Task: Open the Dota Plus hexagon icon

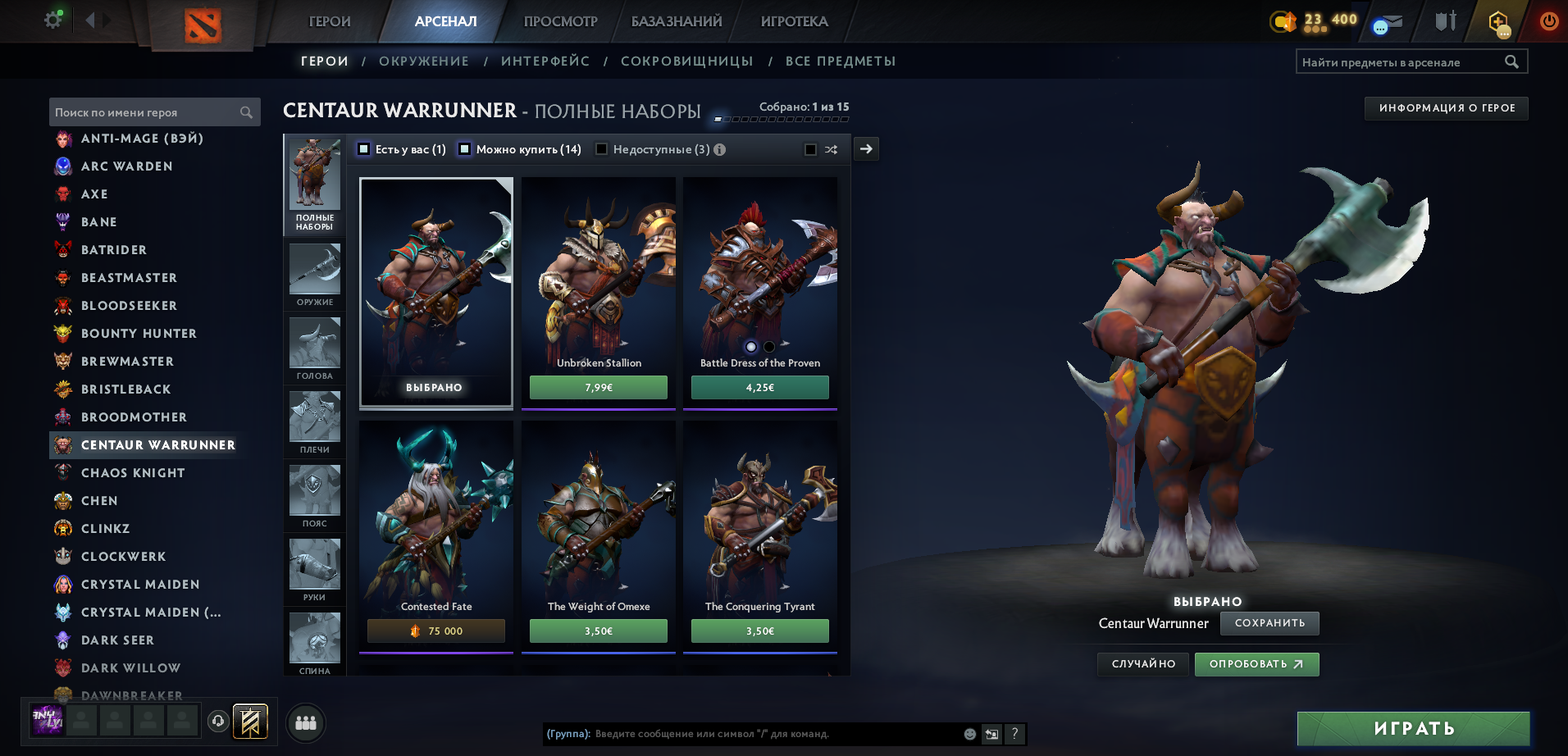Action: coord(1501,22)
